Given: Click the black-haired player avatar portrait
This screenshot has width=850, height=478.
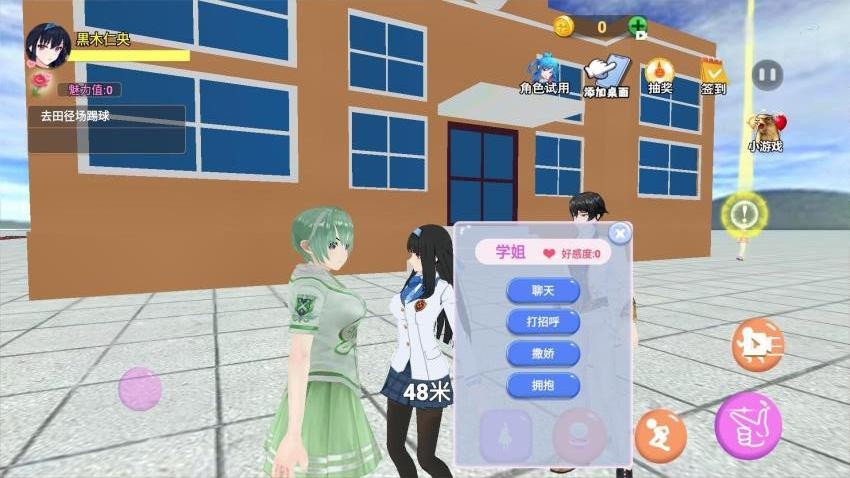Looking at the screenshot, I should tap(47, 46).
